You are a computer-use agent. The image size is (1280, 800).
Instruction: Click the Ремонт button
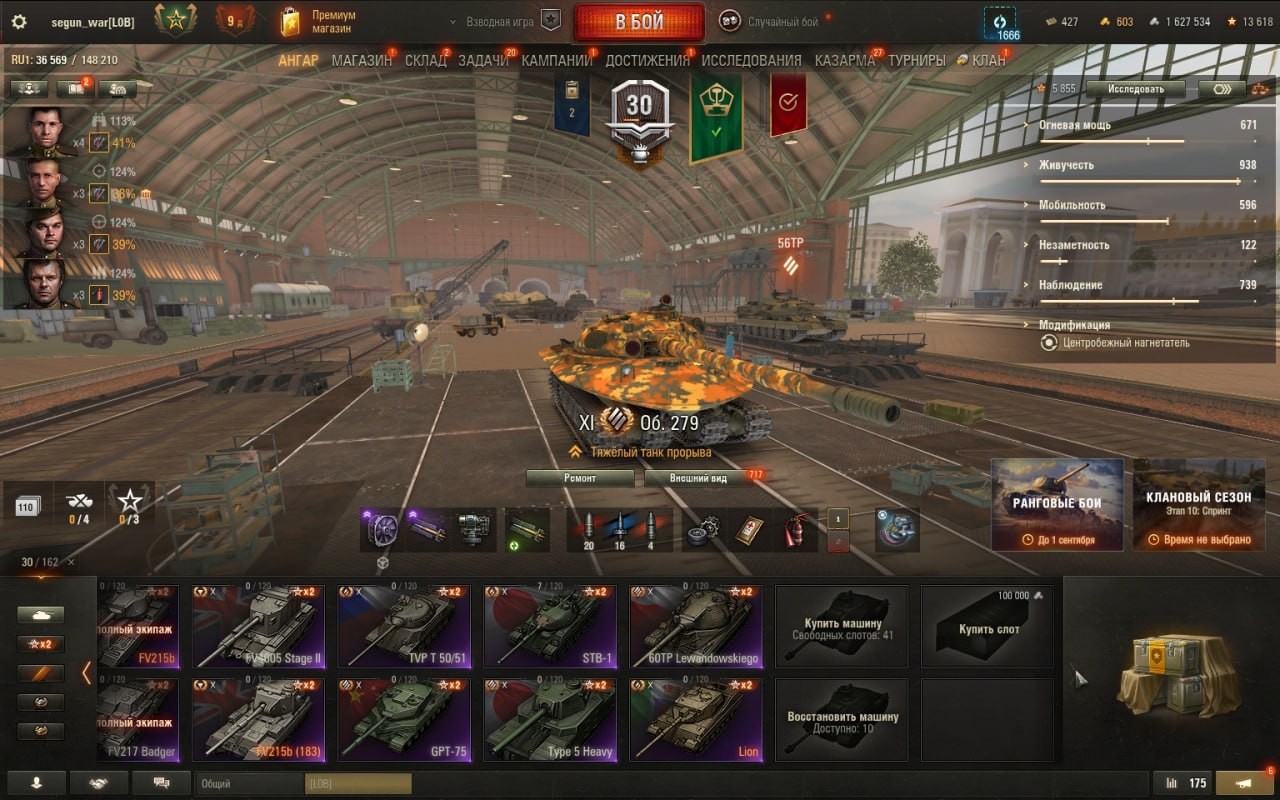tap(580, 478)
